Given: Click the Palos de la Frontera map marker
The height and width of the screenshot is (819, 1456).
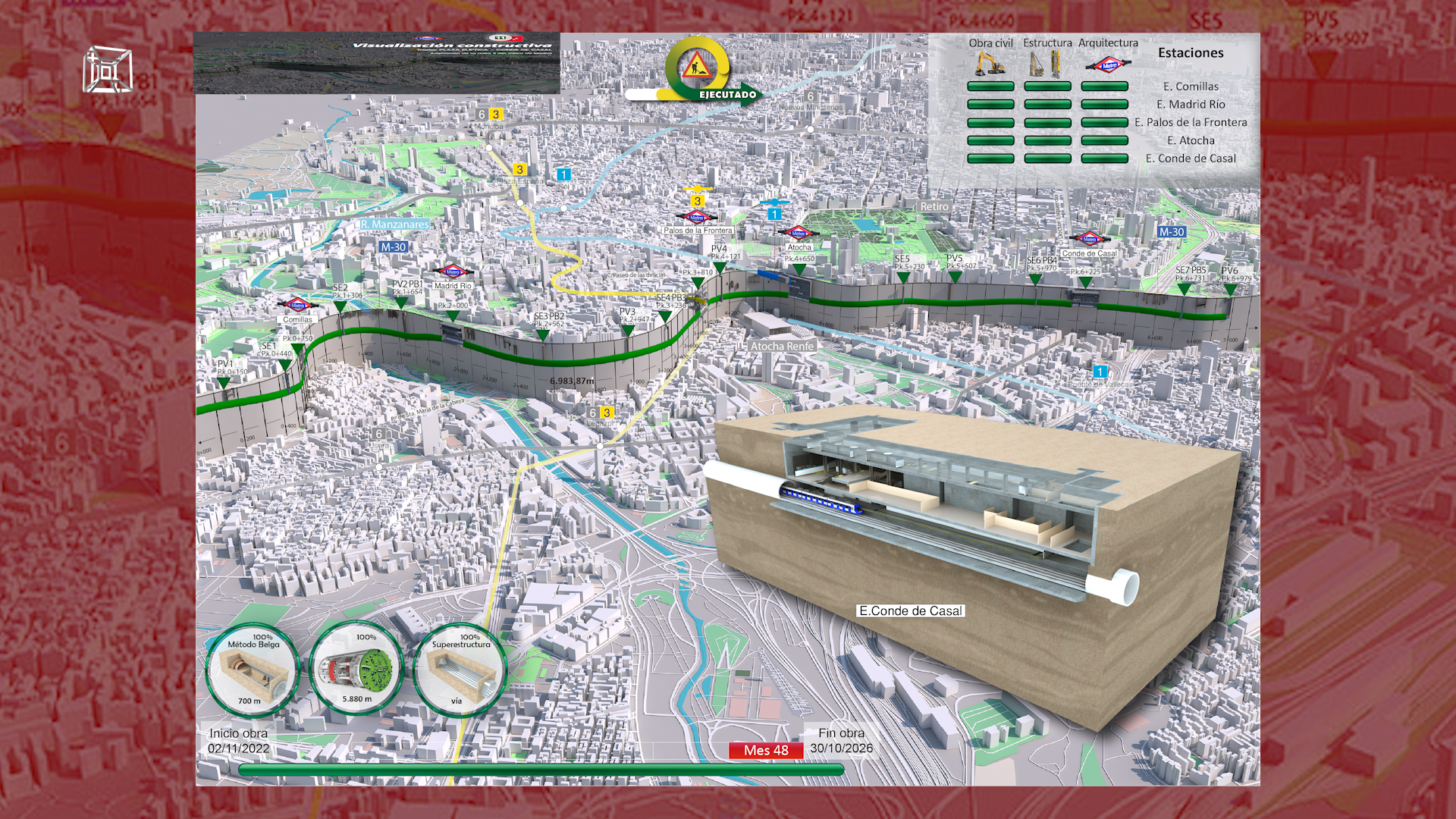Looking at the screenshot, I should (x=697, y=218).
